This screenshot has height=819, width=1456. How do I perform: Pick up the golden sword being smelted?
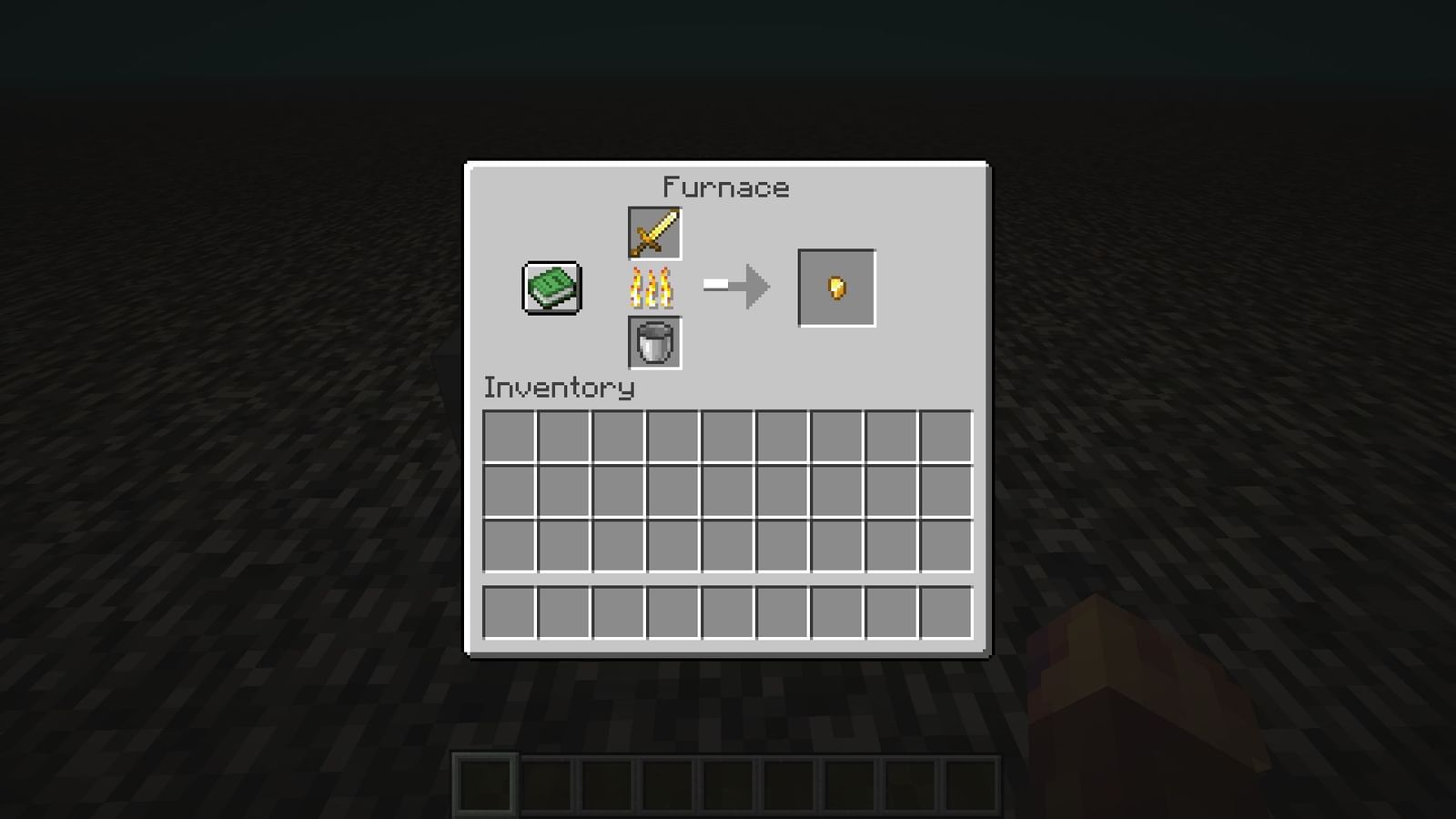coord(654,235)
